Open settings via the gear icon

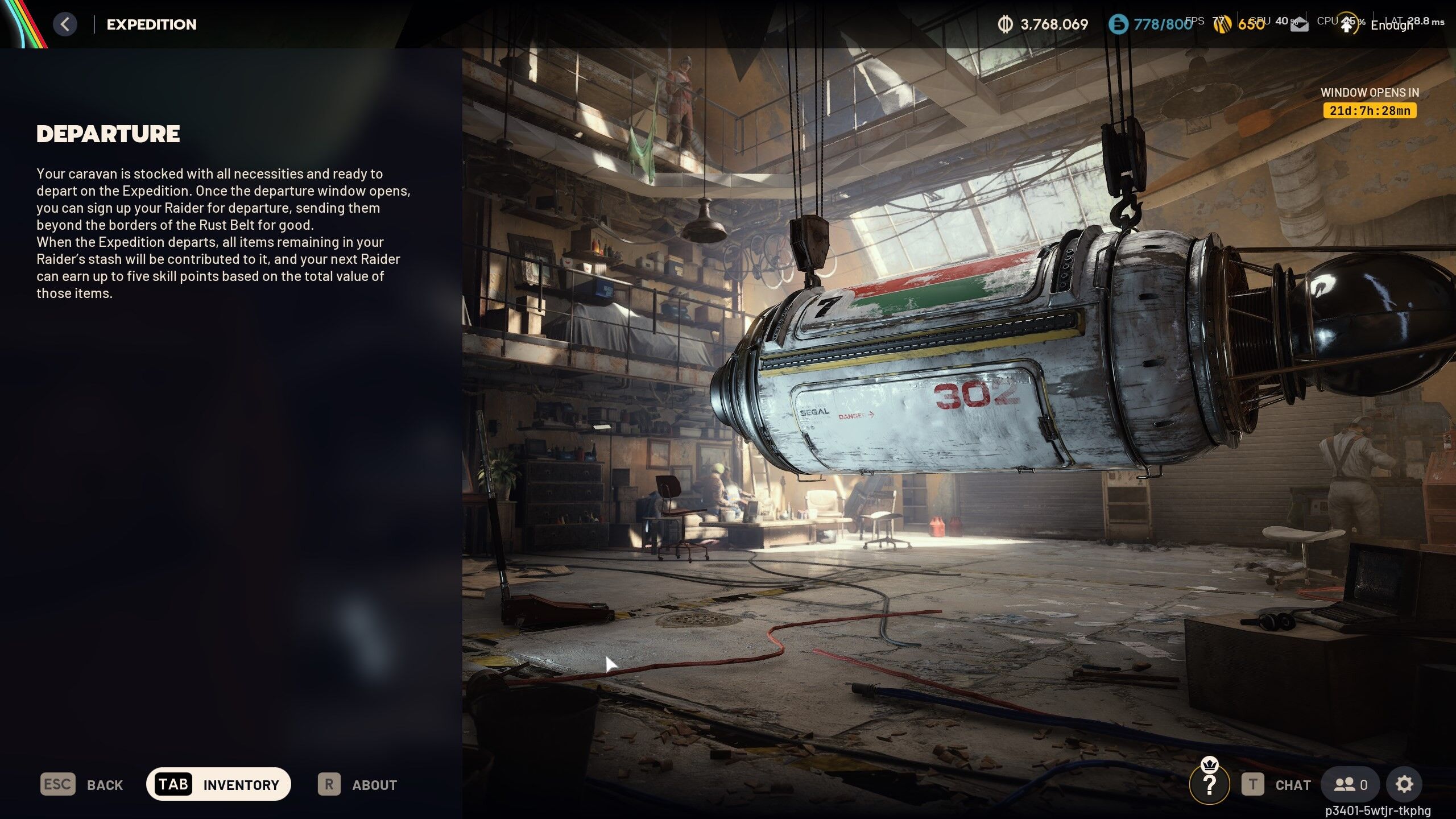[1404, 785]
